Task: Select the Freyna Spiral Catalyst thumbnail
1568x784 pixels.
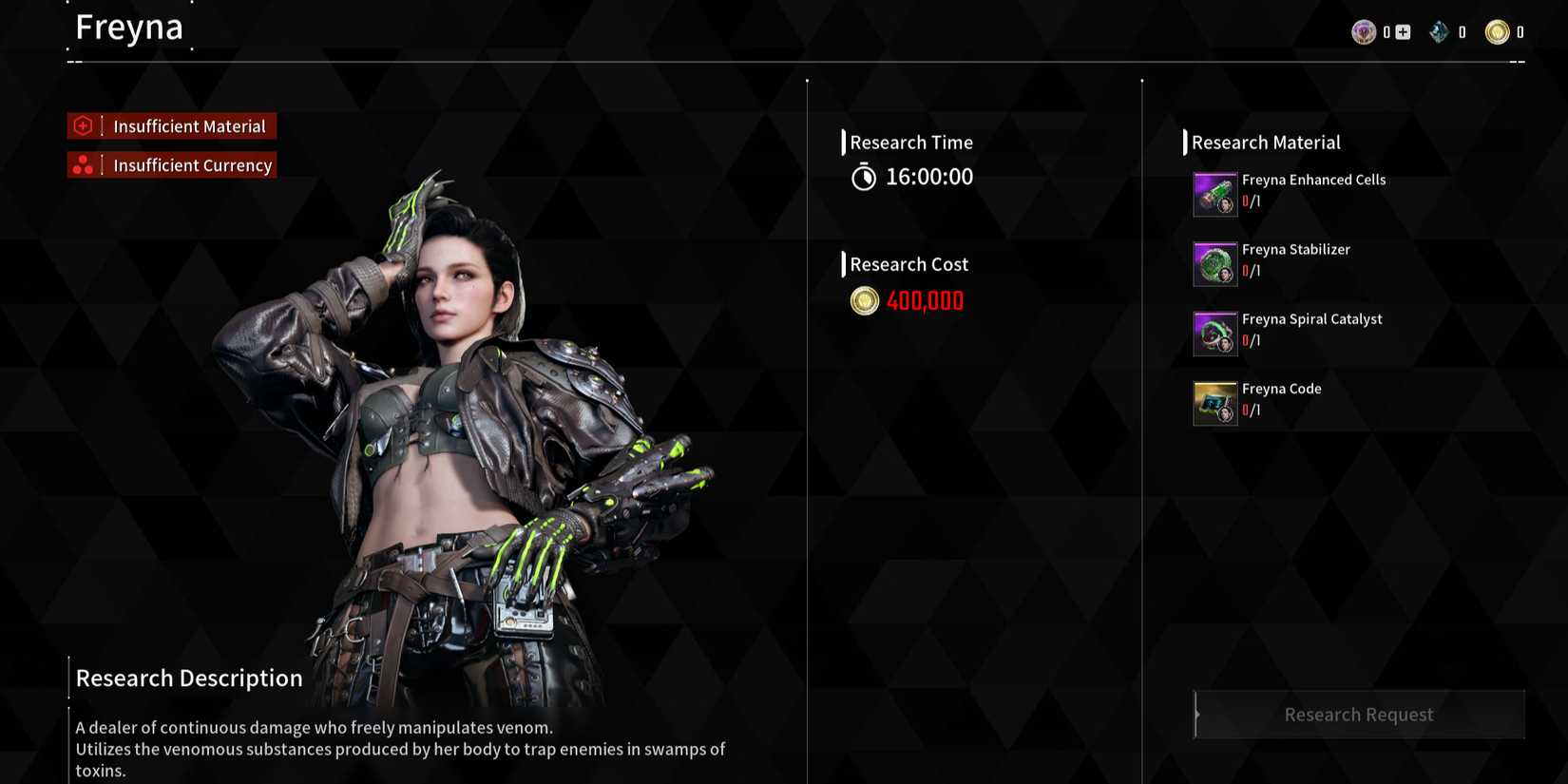Action: point(1214,333)
